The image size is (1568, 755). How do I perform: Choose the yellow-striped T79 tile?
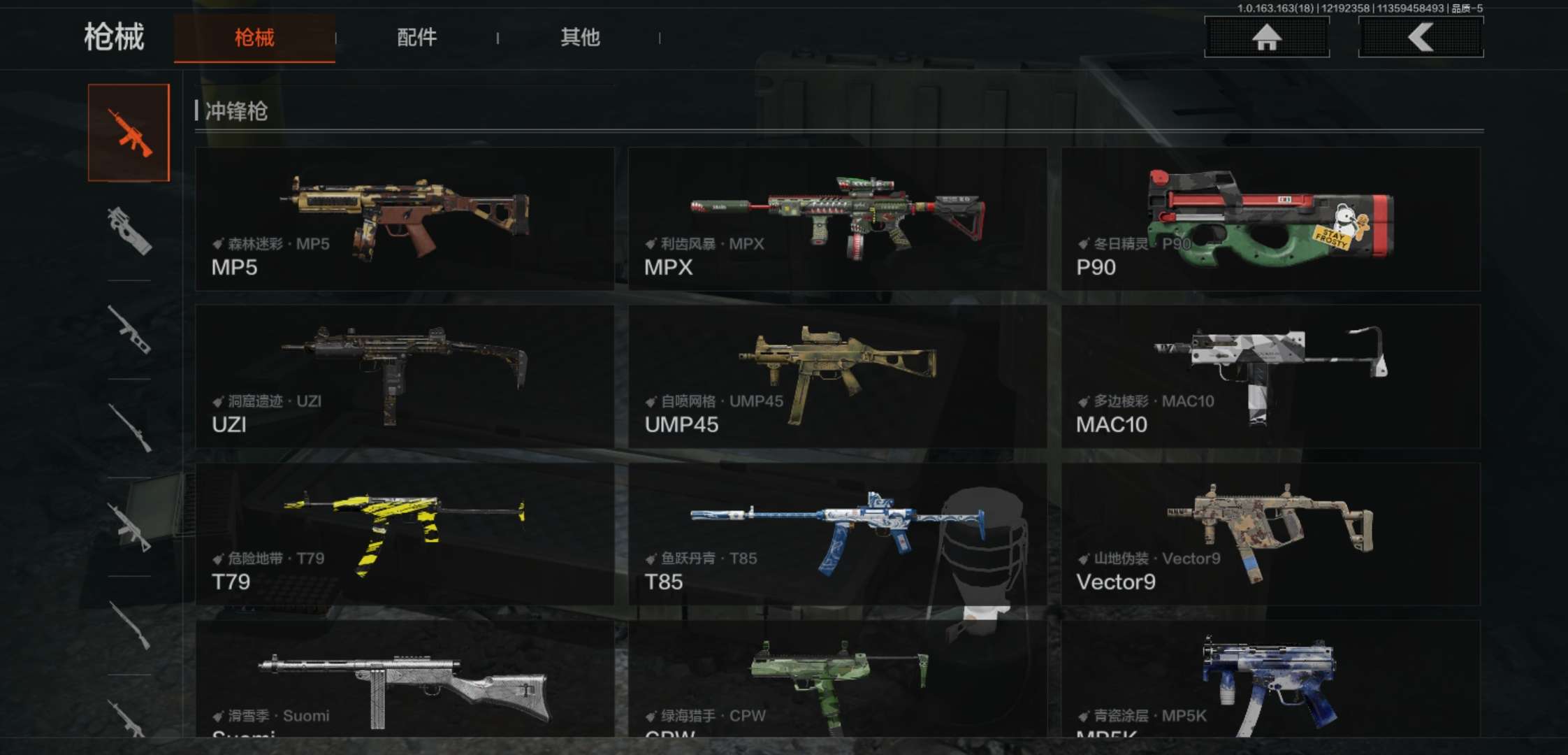point(405,533)
